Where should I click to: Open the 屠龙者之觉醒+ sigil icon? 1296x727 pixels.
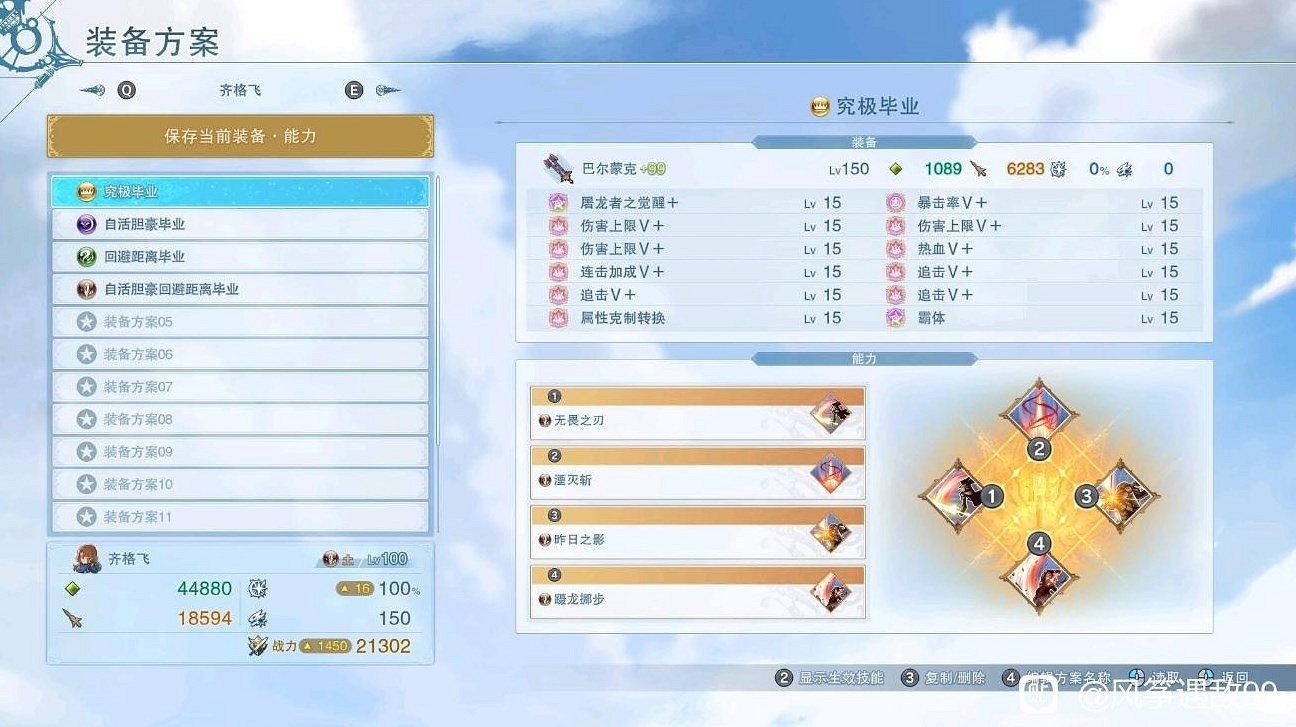tap(557, 202)
